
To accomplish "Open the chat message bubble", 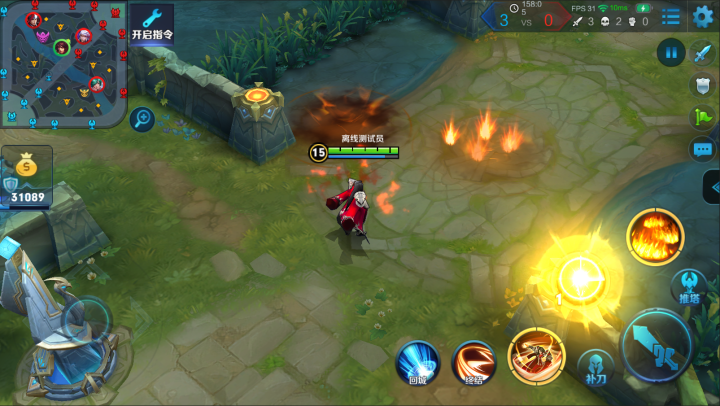I will click(703, 150).
